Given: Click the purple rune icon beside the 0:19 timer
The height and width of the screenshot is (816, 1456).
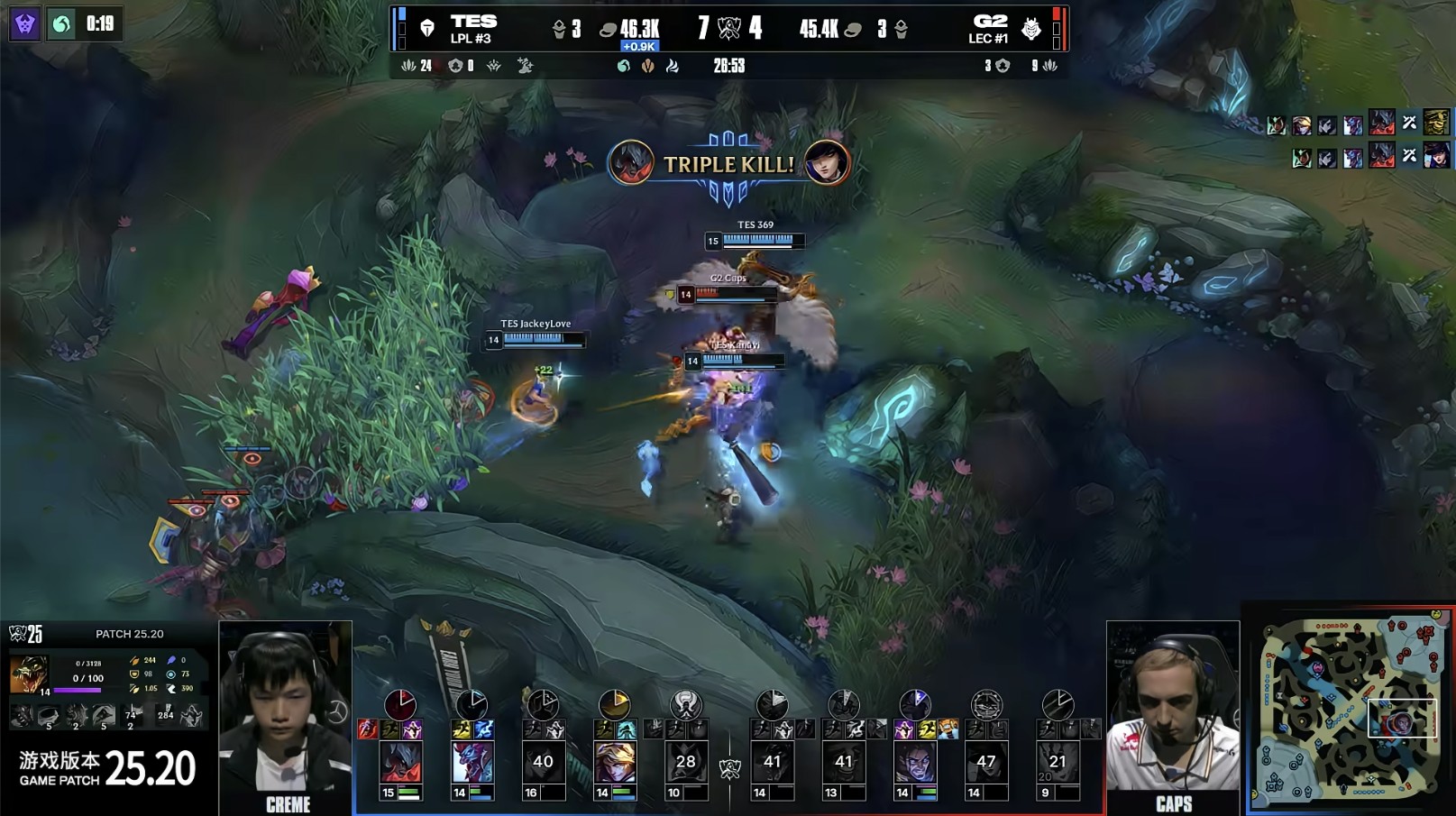Looking at the screenshot, I should [24, 23].
